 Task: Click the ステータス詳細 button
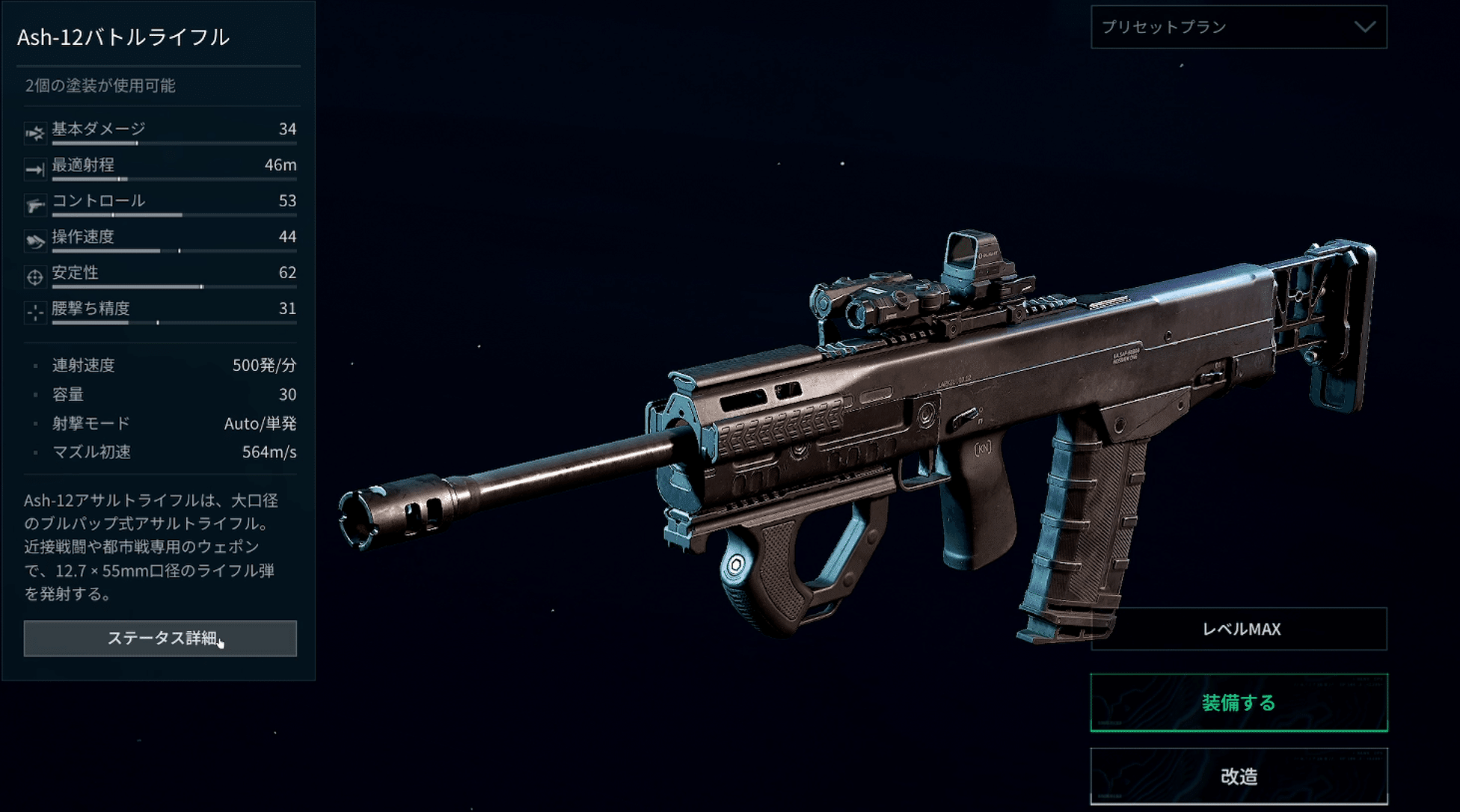click(160, 638)
